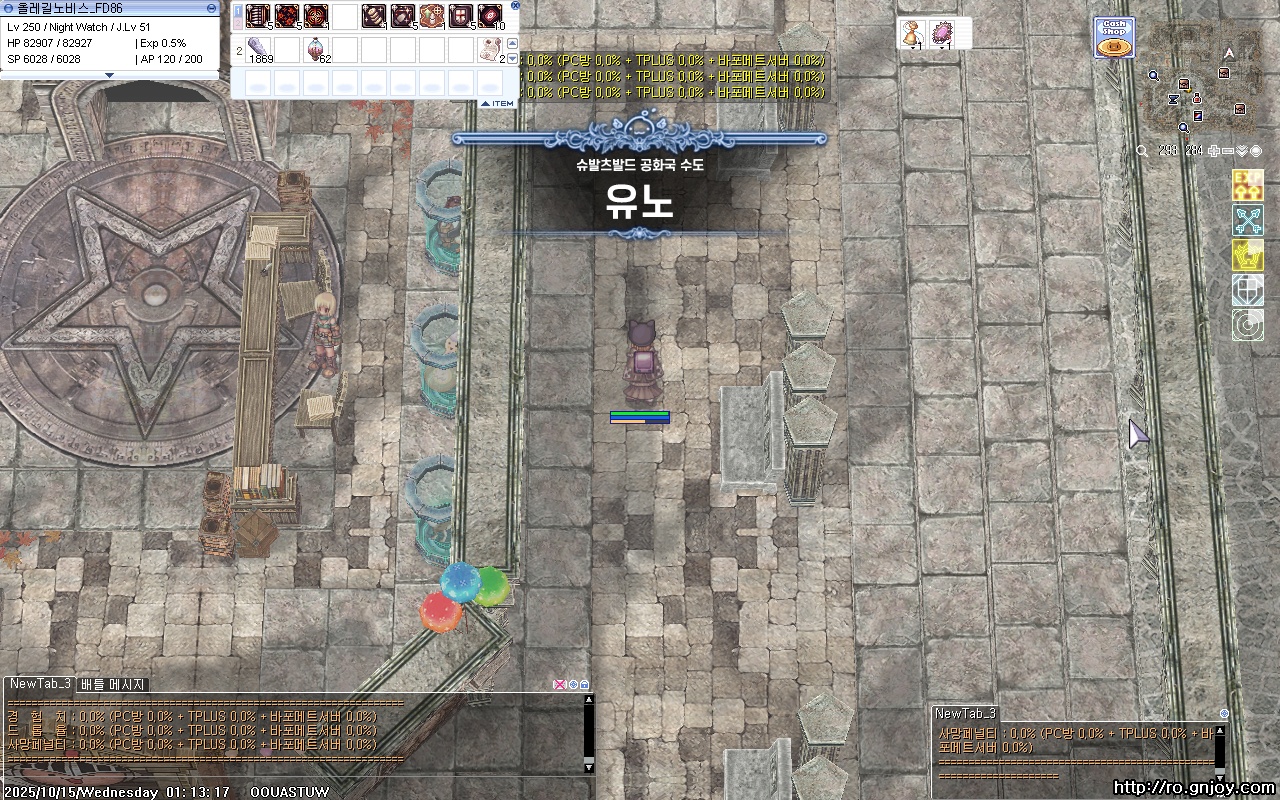
Task: Click the pink gem buff icon
Action: pyautogui.click(x=942, y=32)
